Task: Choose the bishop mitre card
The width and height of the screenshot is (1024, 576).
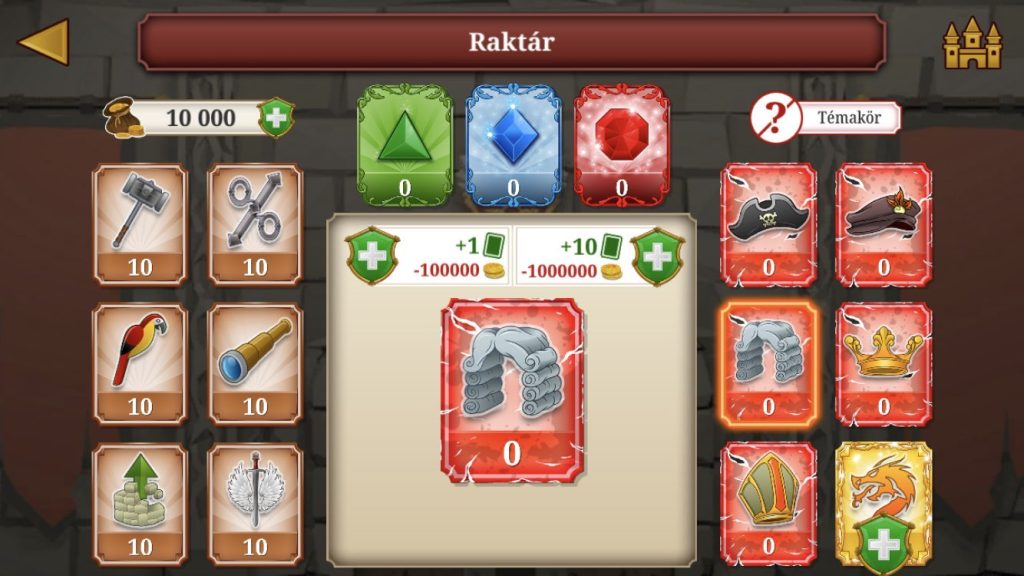Action: click(x=768, y=504)
